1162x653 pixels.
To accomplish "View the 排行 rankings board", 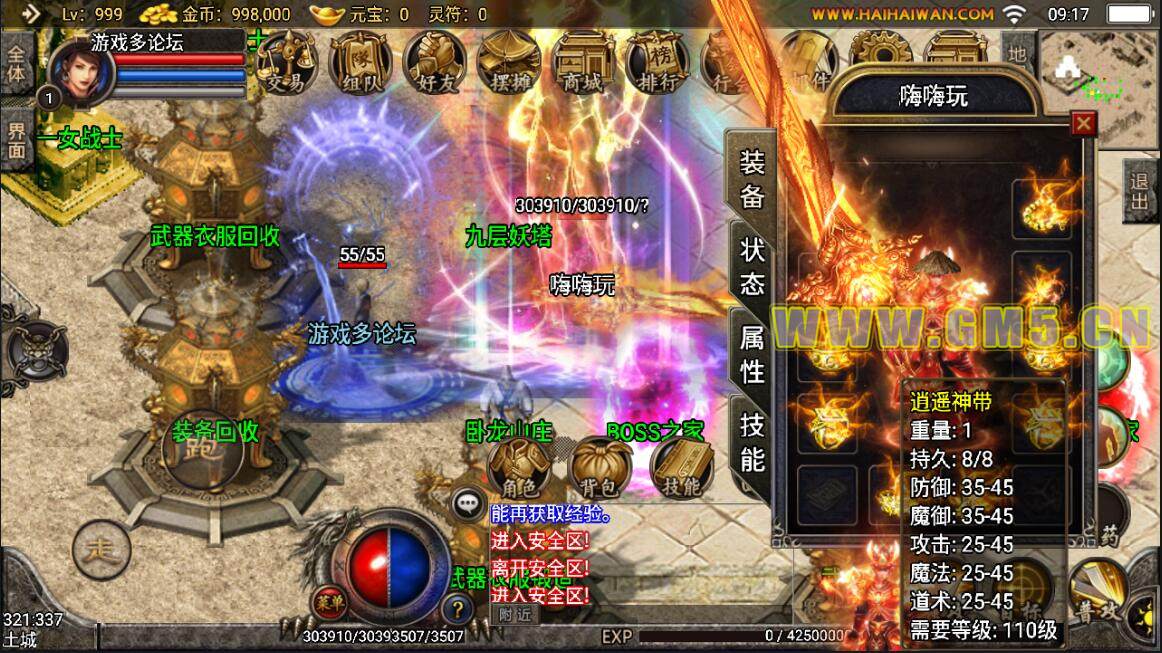I will click(656, 62).
